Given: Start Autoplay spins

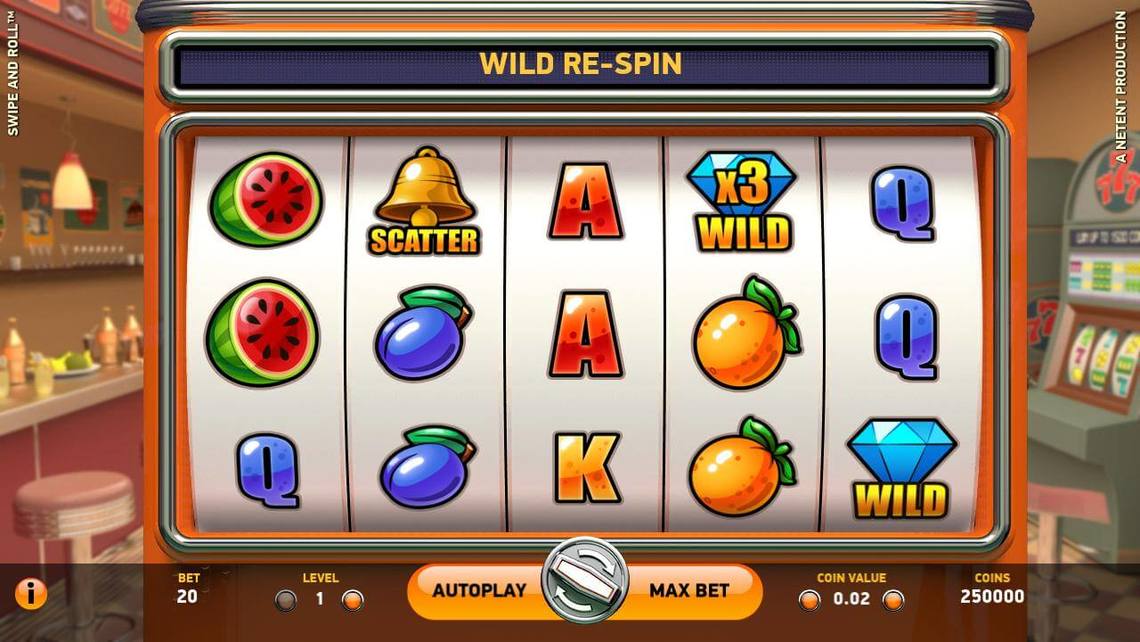Looking at the screenshot, I should coord(479,590).
